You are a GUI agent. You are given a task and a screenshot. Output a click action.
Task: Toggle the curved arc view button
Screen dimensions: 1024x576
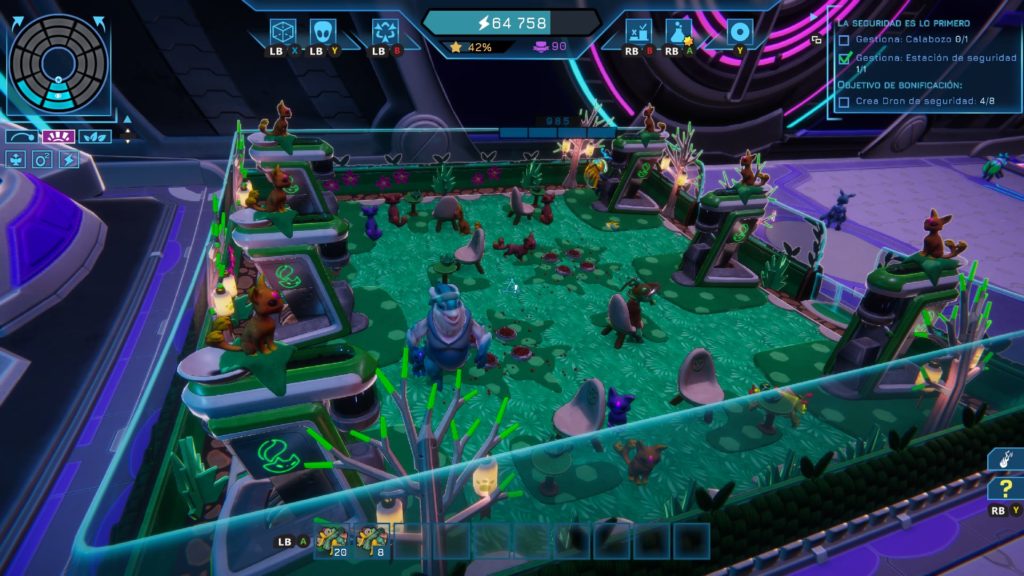click(x=21, y=136)
